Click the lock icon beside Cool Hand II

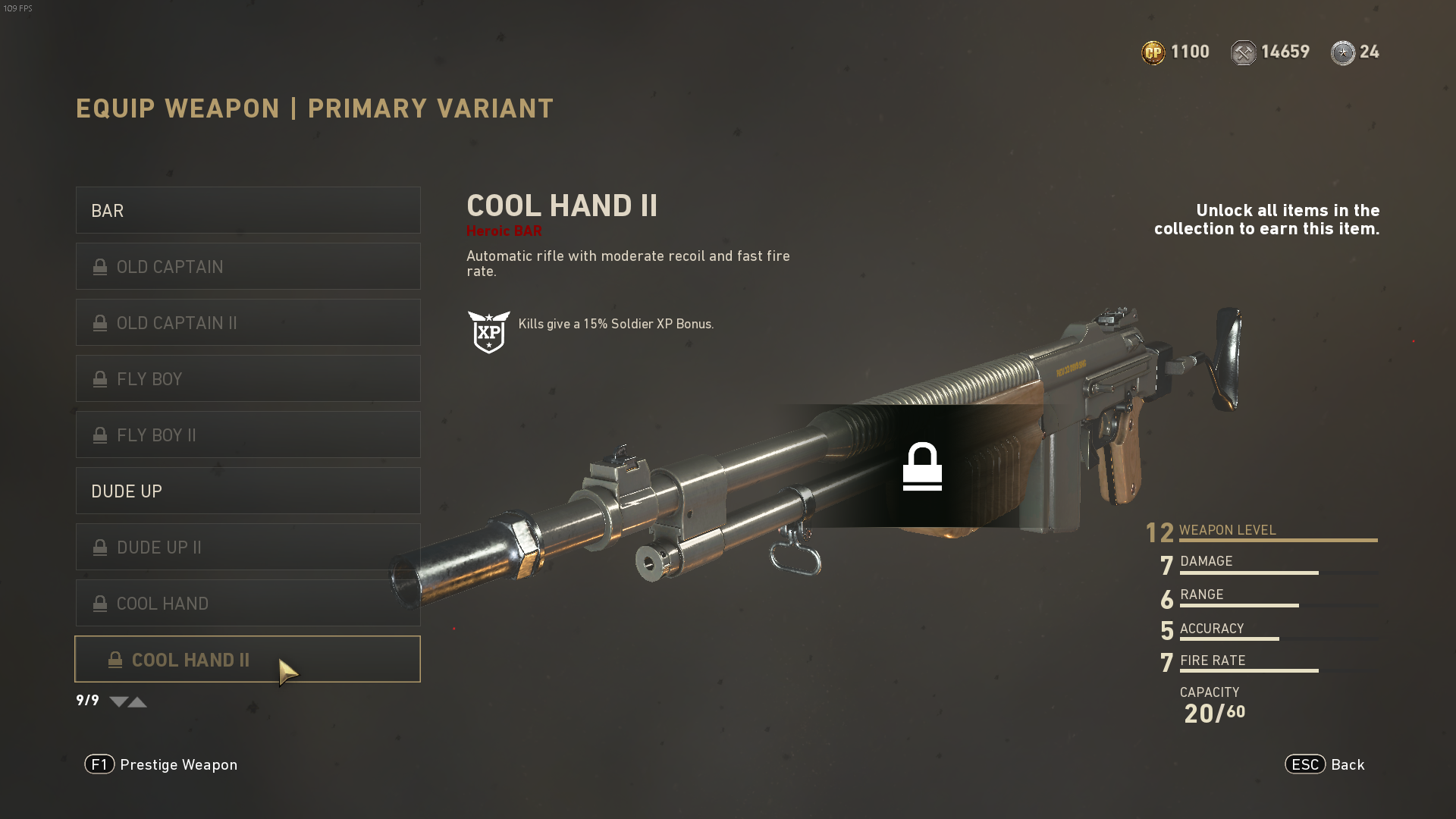pyautogui.click(x=115, y=659)
